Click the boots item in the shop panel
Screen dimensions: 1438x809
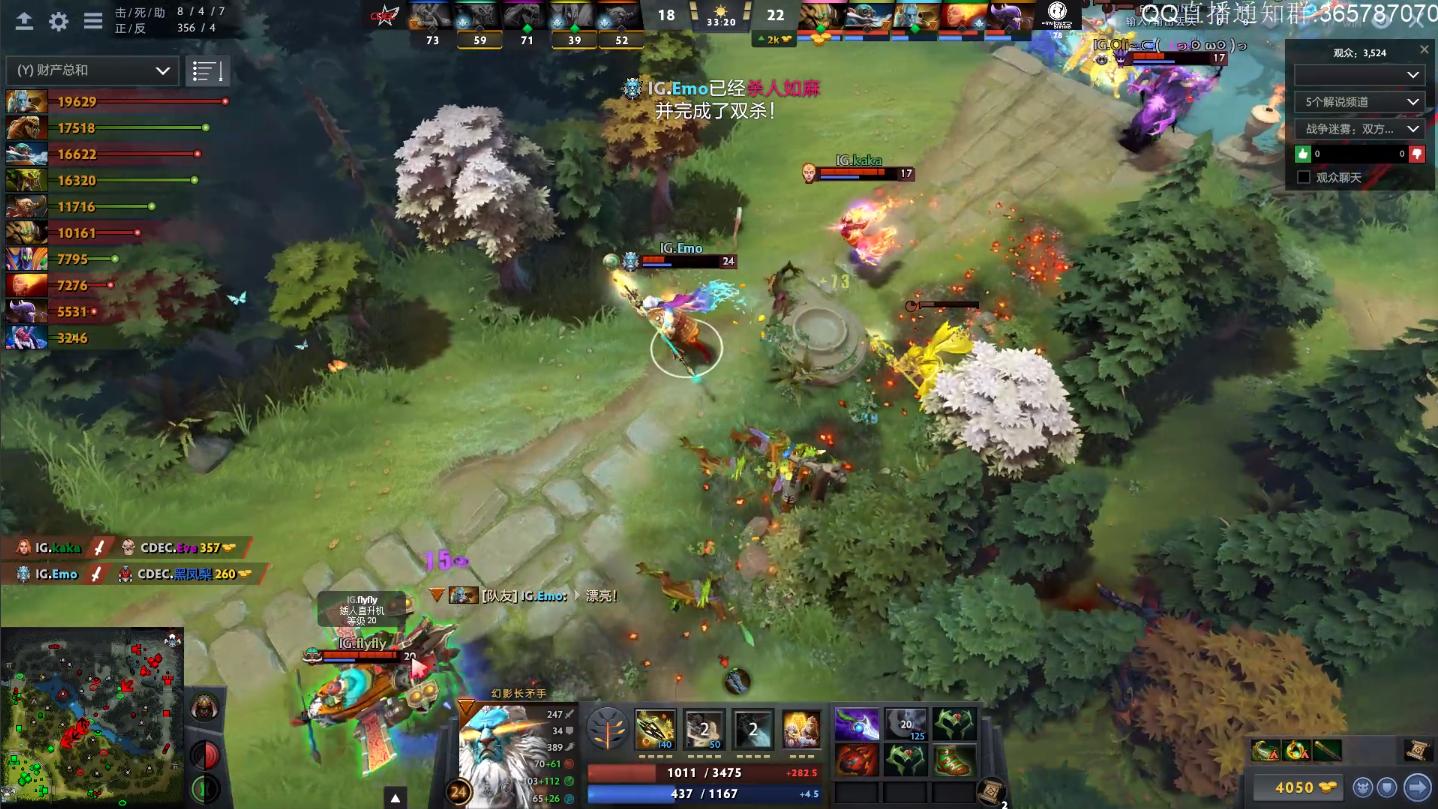point(955,761)
